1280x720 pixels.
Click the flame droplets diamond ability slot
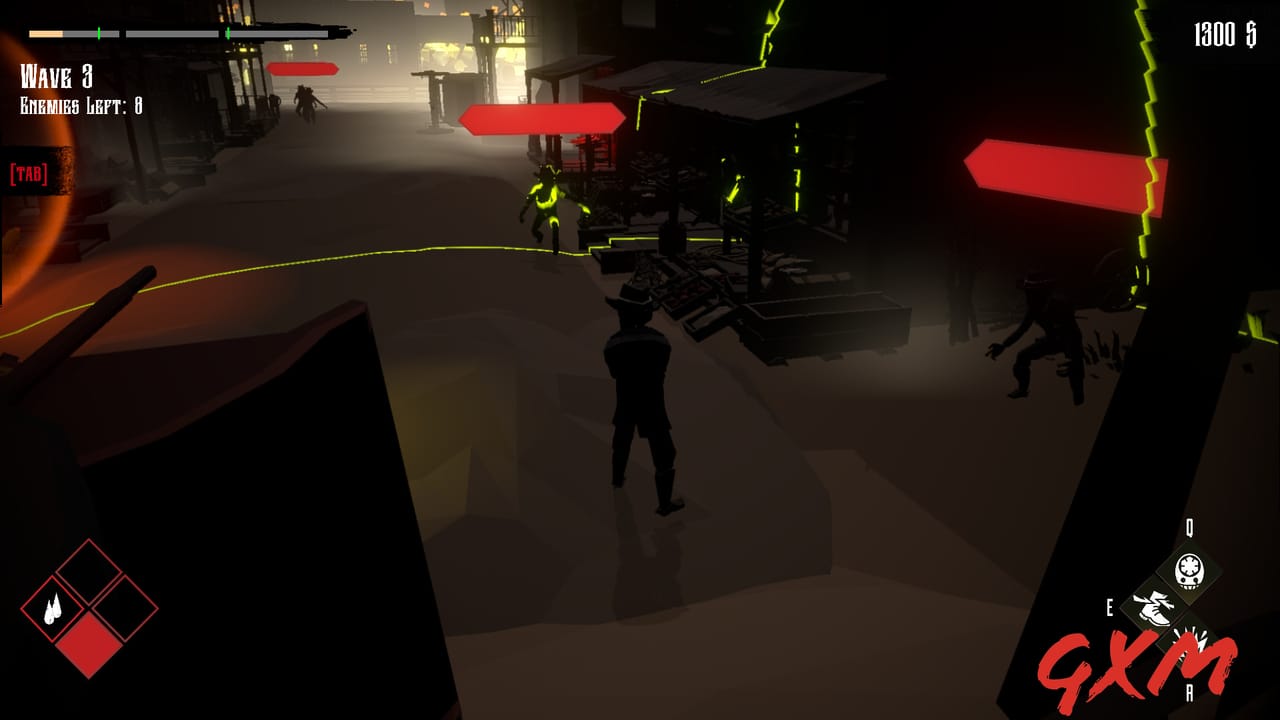click(x=55, y=609)
